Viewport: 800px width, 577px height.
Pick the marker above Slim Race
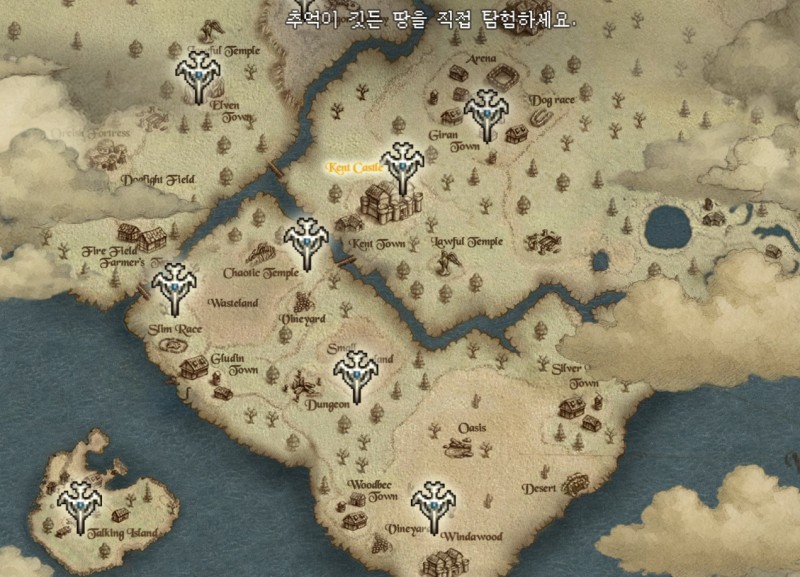(174, 285)
